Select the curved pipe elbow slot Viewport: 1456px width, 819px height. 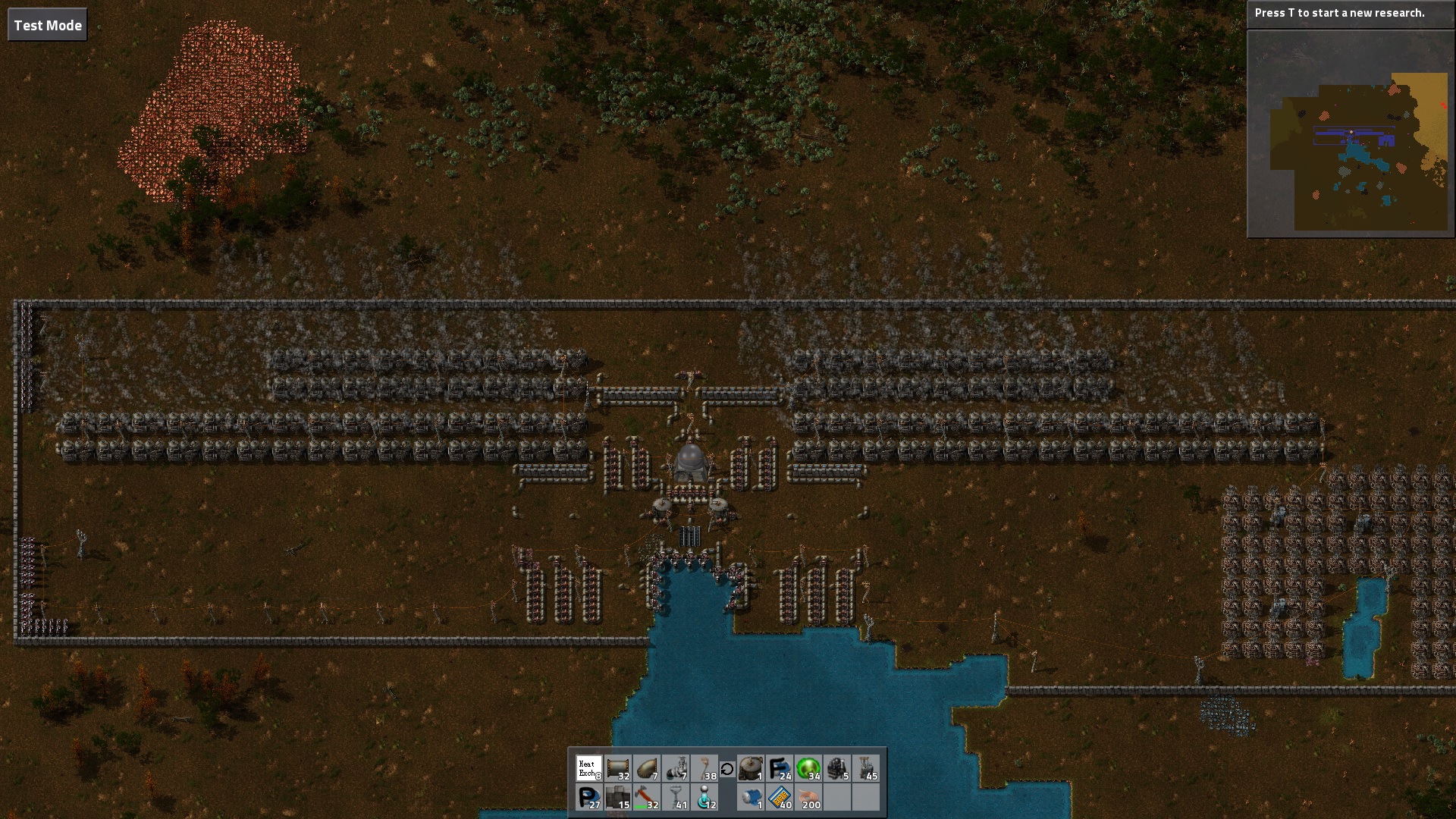[647, 769]
